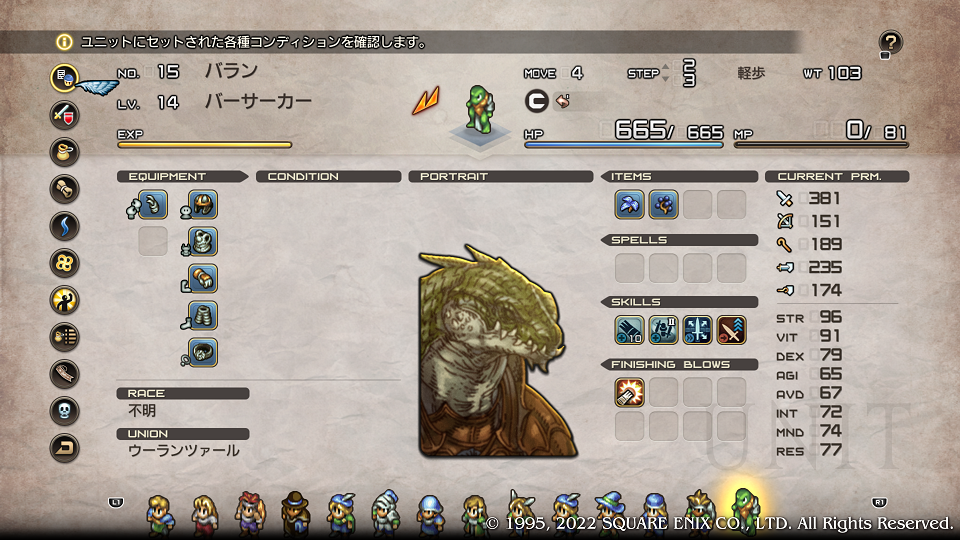Open the help question mark button

pos(890,42)
